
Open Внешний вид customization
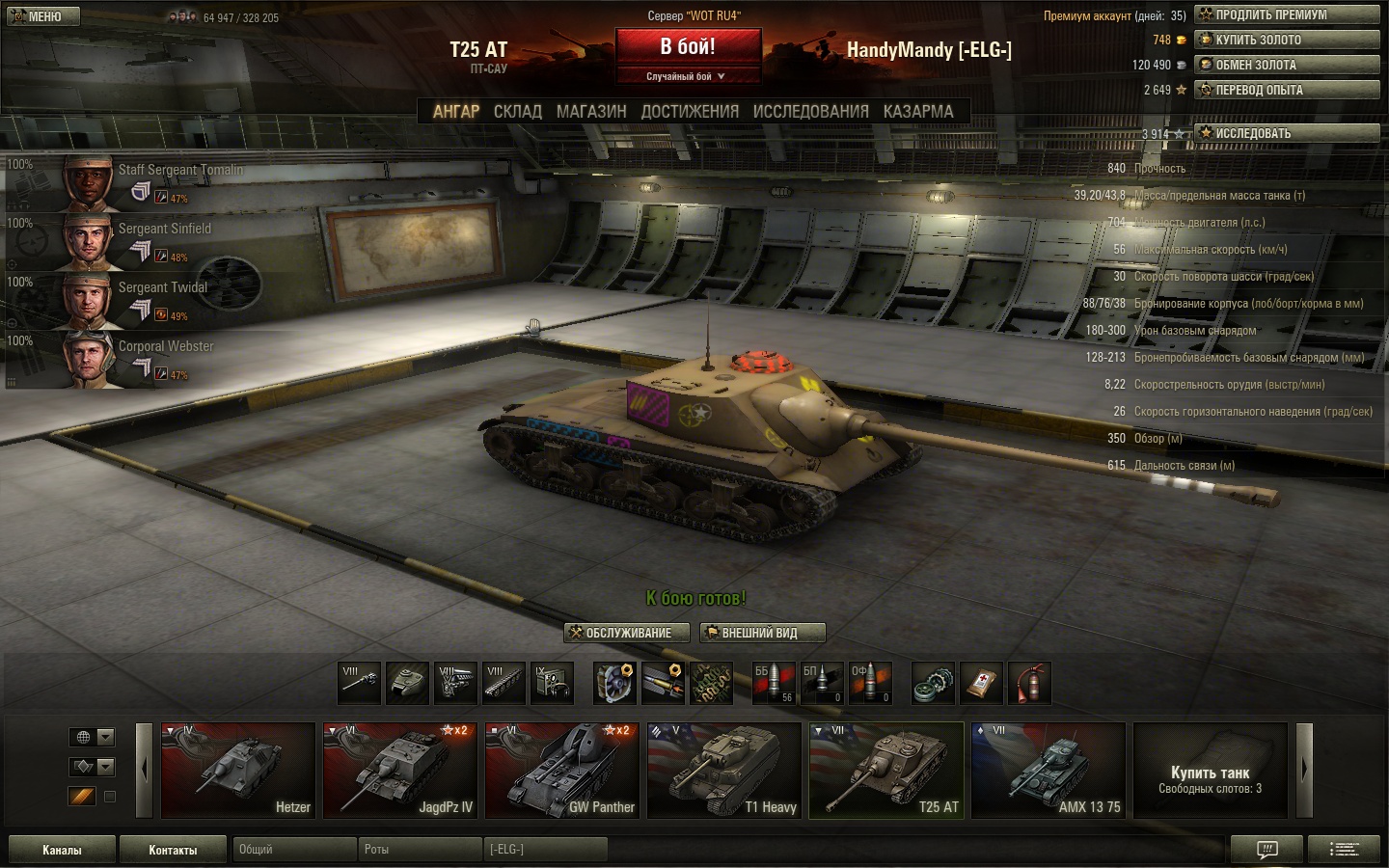coord(762,633)
